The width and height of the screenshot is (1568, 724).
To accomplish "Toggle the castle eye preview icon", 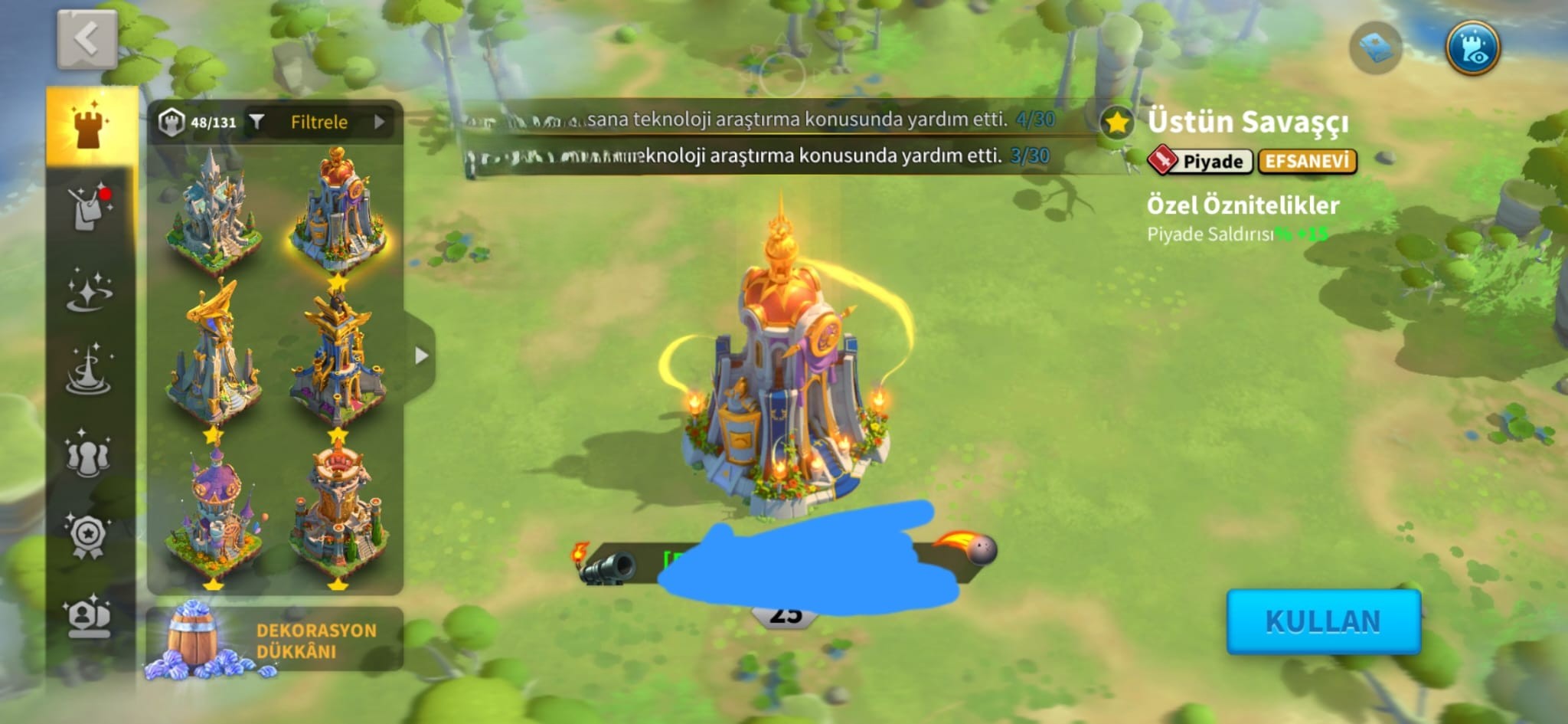I will click(x=1472, y=48).
